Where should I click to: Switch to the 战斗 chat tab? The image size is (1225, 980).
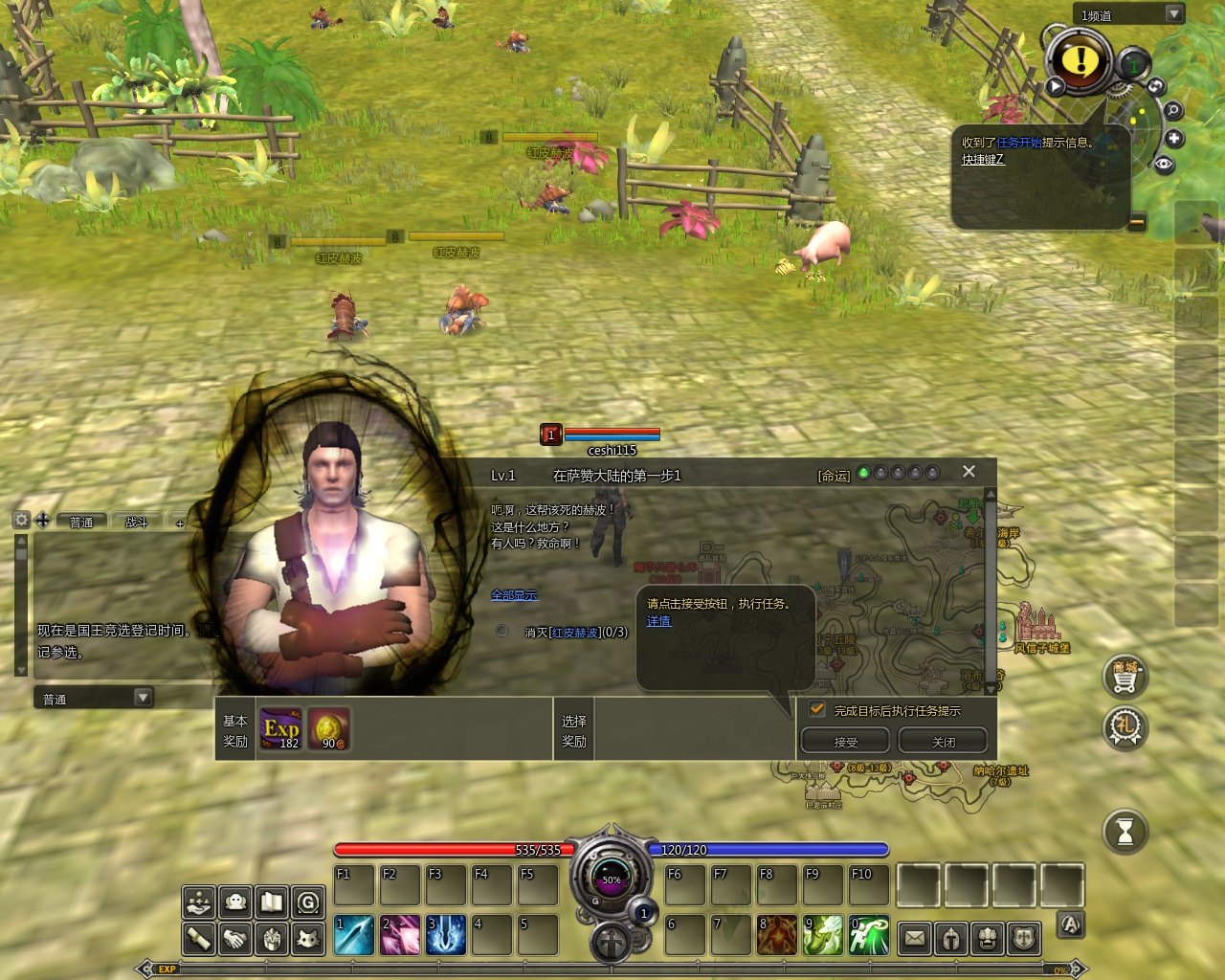[x=137, y=522]
